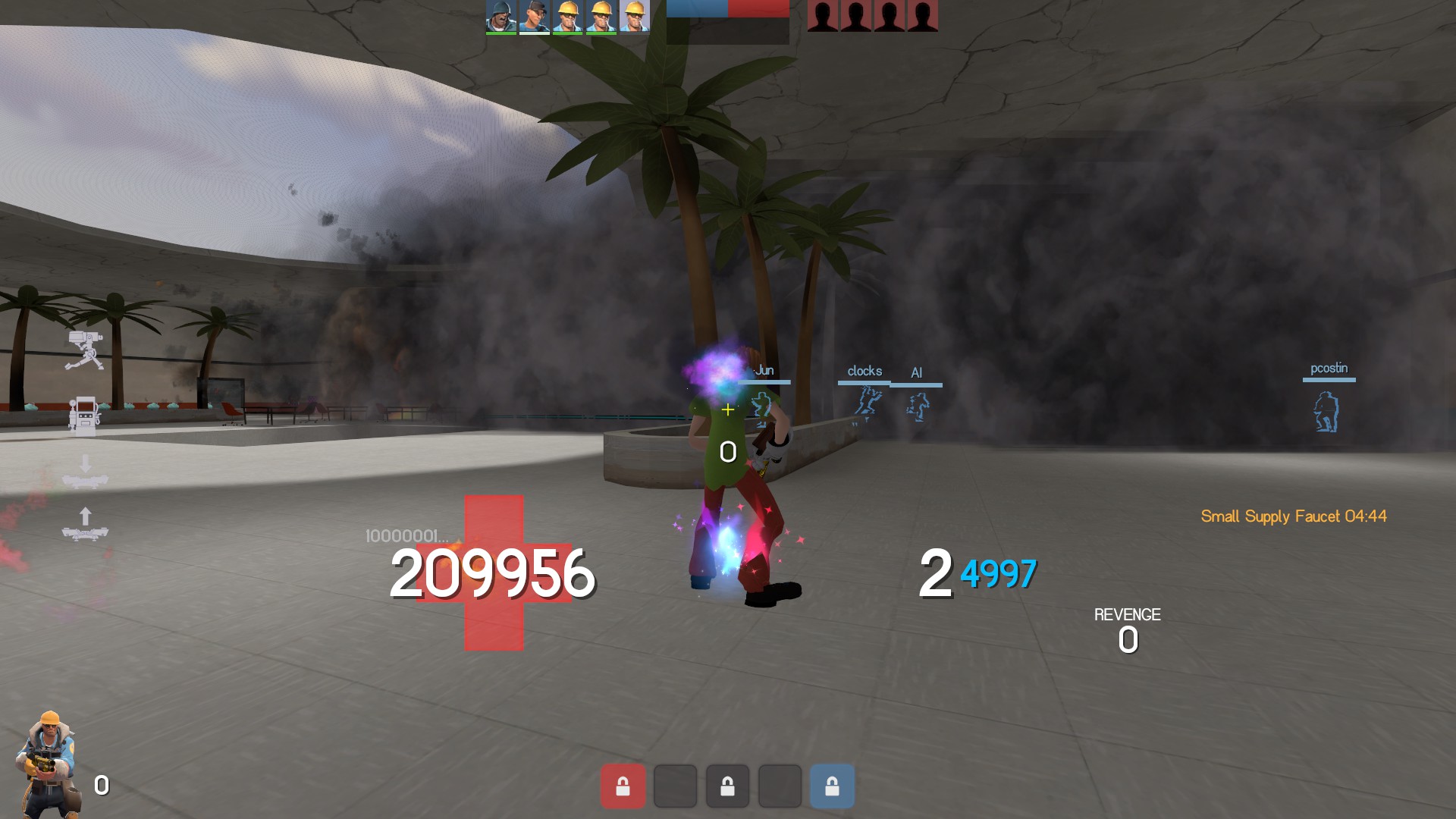Click the highlighted Engineer portrait
The image size is (1456, 819).
point(634,16)
